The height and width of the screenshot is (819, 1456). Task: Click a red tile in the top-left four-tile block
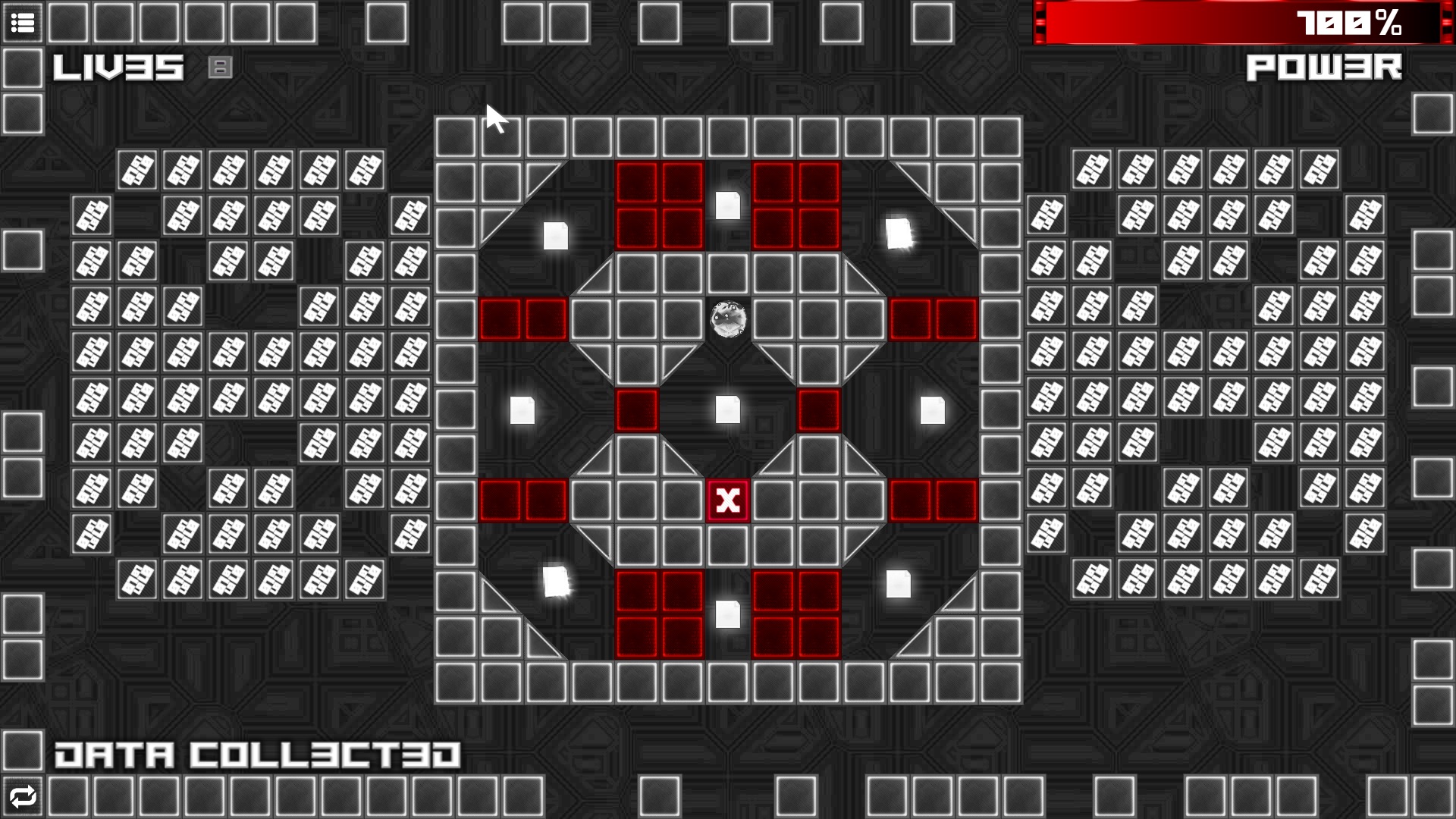coord(637,184)
